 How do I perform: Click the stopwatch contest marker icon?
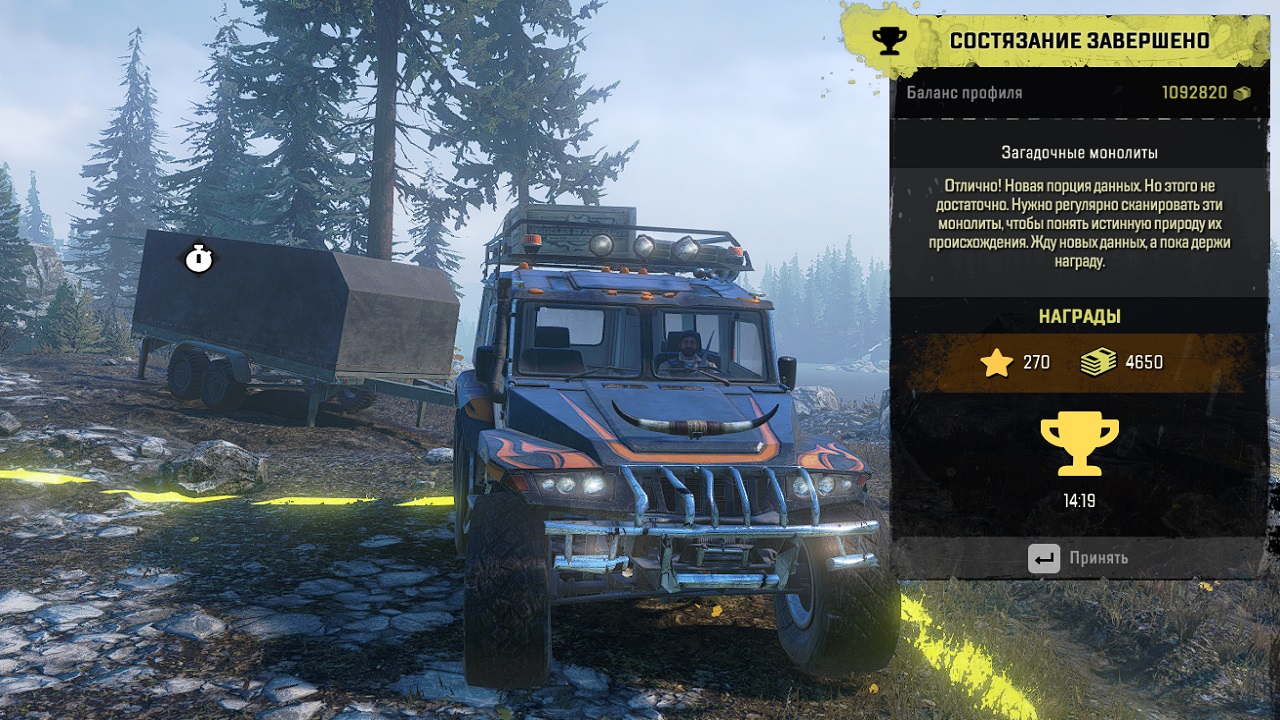pyautogui.click(x=199, y=259)
